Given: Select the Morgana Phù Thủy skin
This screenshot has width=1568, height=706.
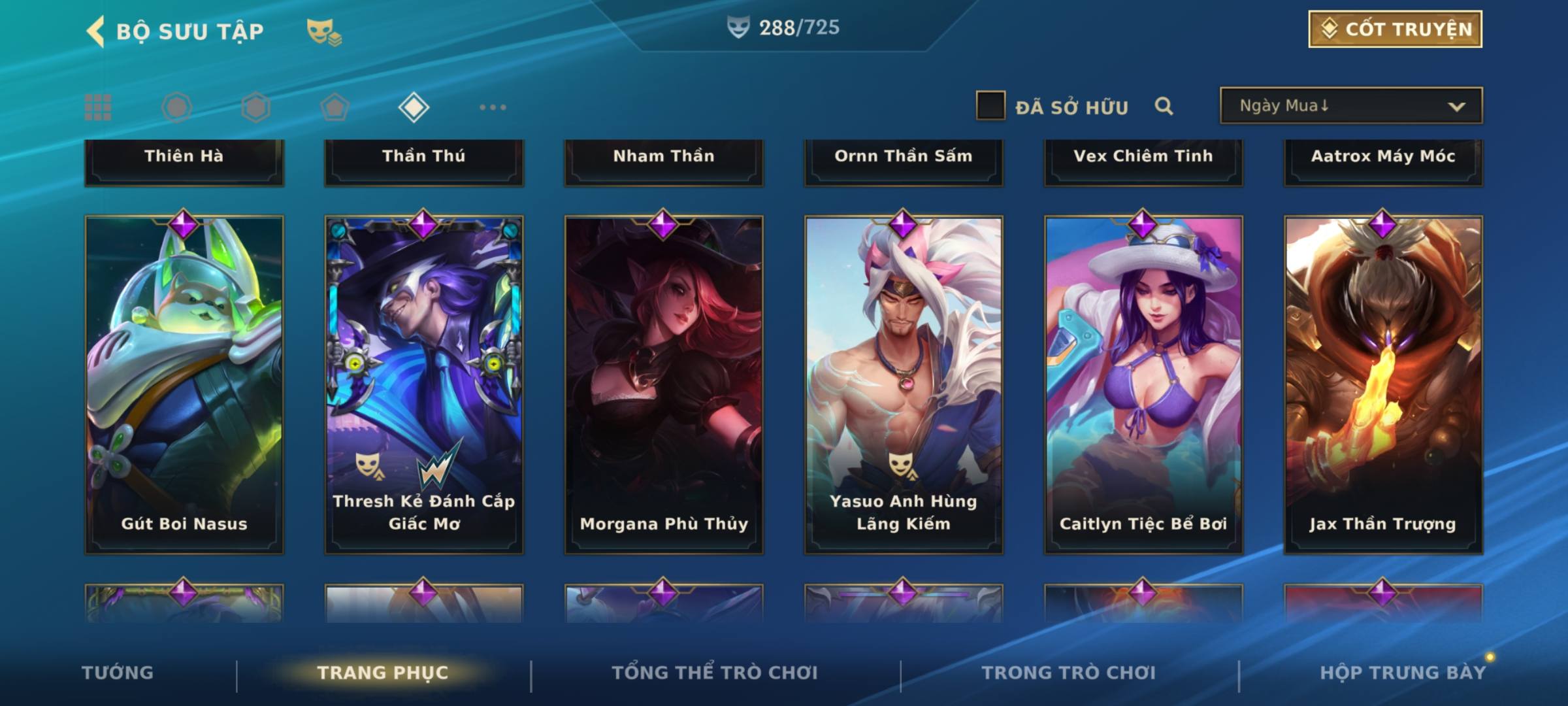Looking at the screenshot, I should (664, 384).
